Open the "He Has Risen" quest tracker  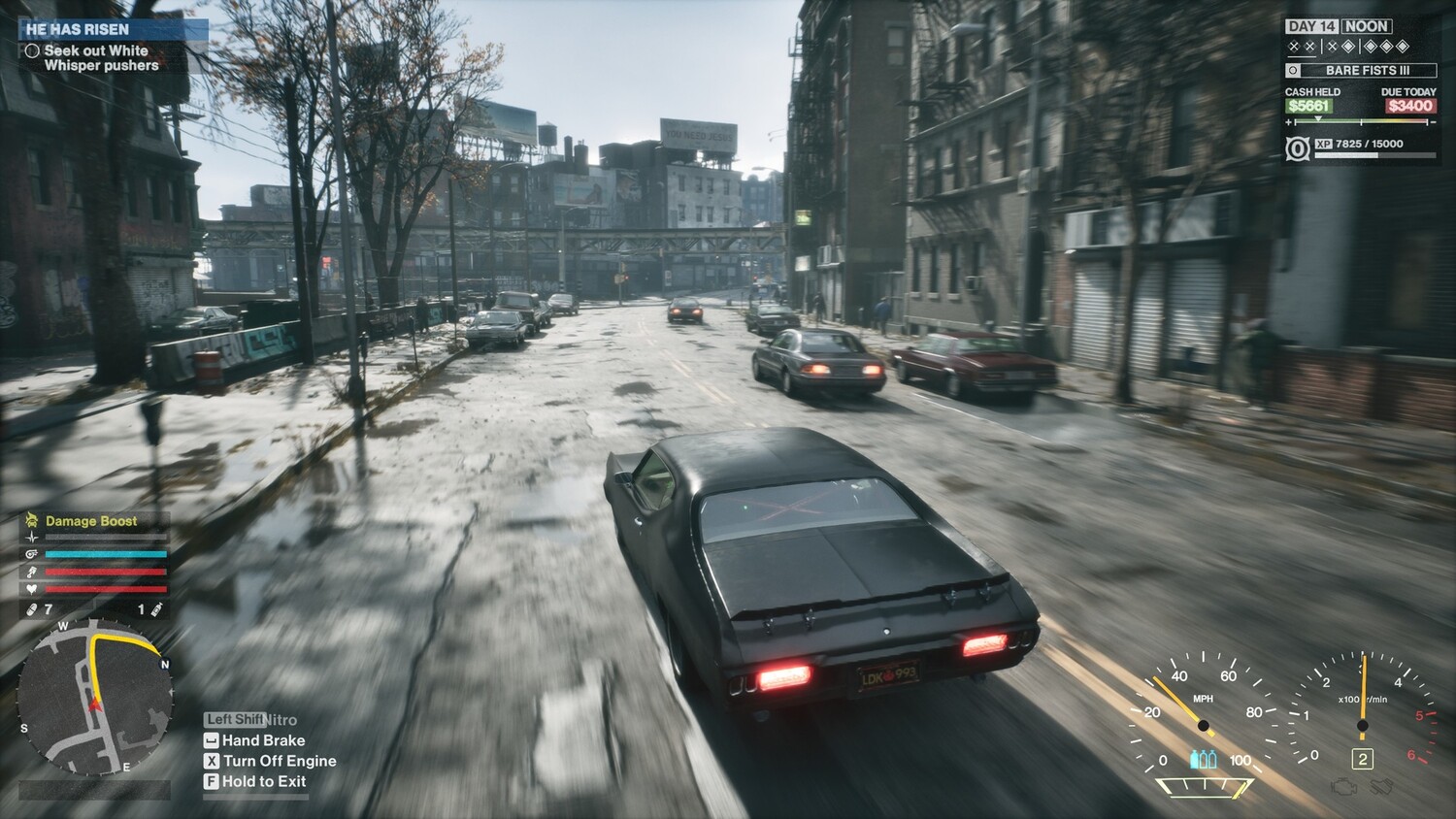click(x=78, y=29)
